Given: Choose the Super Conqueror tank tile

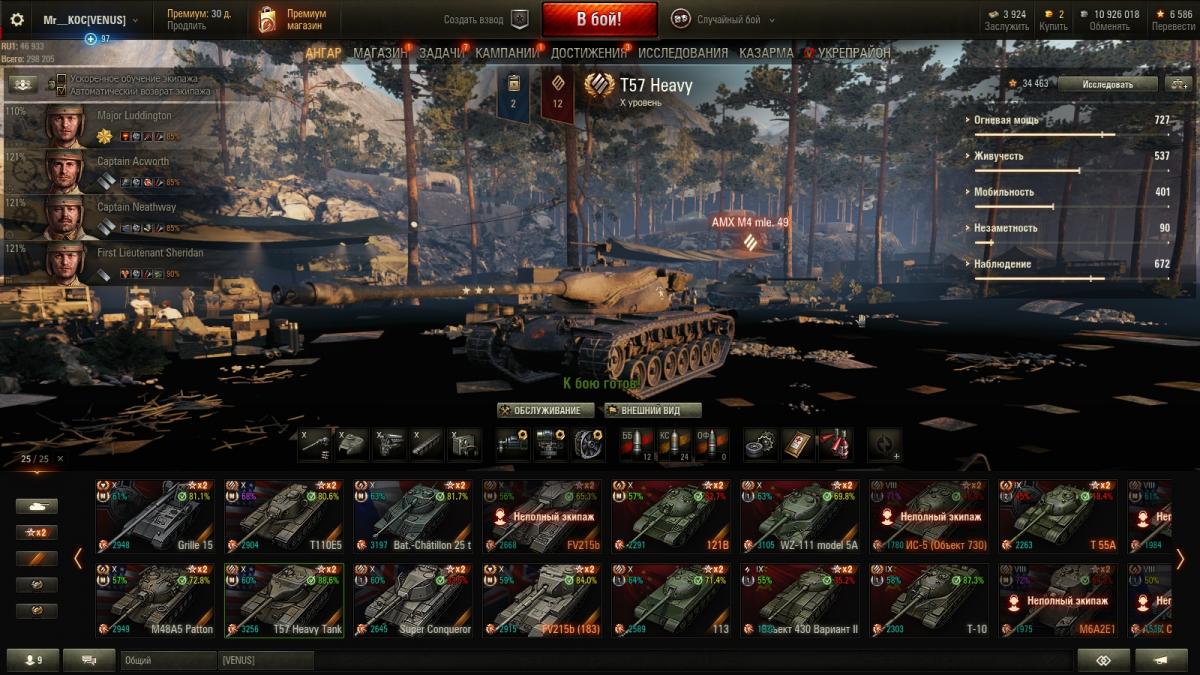Looking at the screenshot, I should coord(413,600).
